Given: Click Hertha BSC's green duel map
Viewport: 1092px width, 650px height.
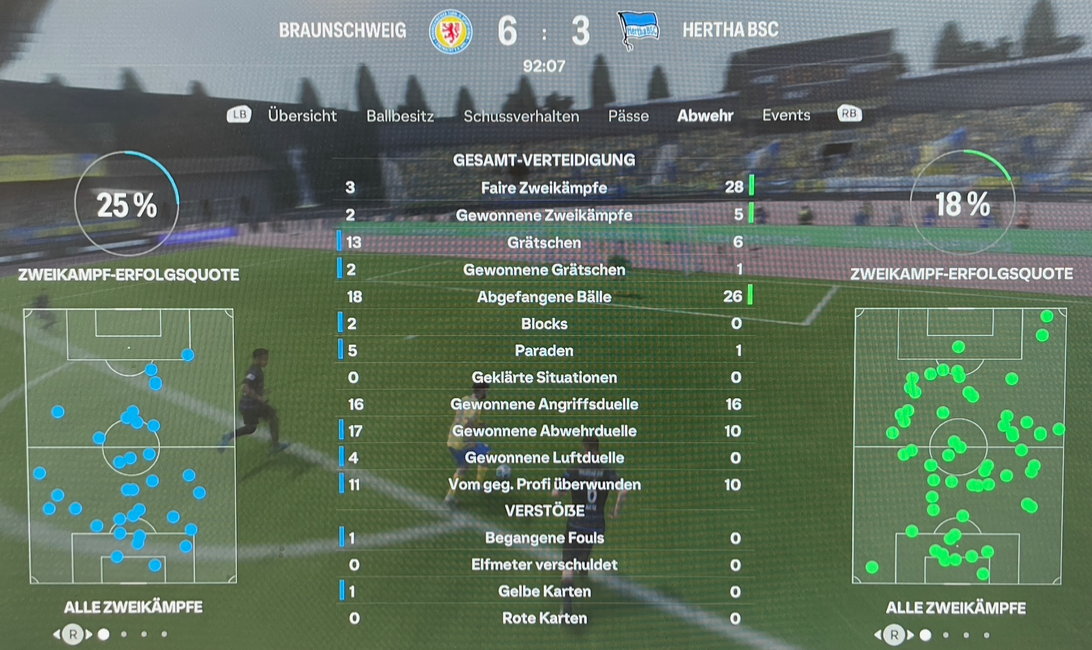Looking at the screenshot, I should (958, 446).
